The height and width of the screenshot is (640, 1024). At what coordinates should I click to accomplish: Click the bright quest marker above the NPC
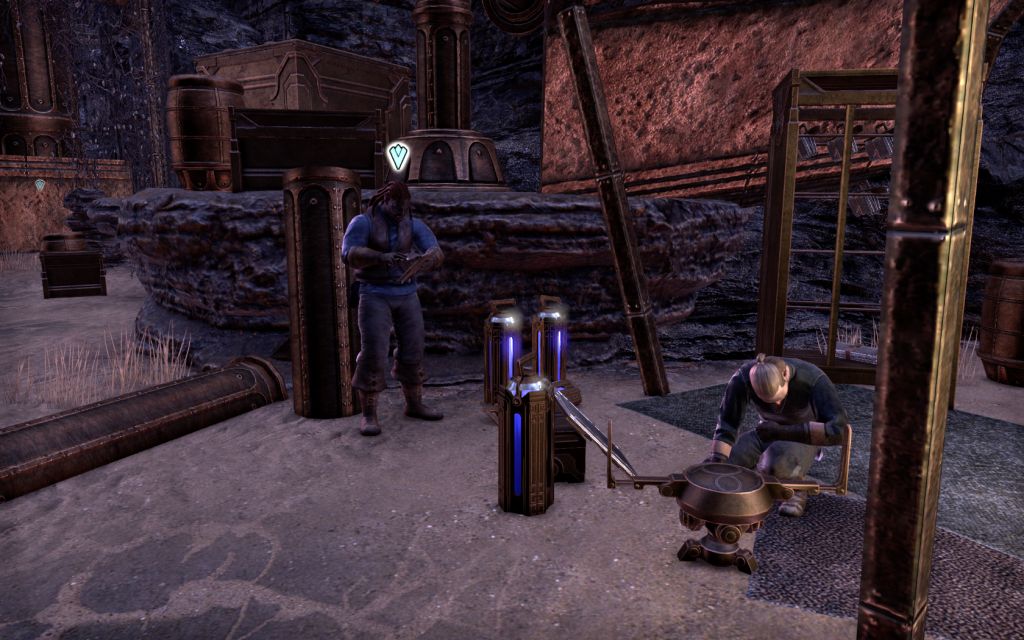pos(398,156)
